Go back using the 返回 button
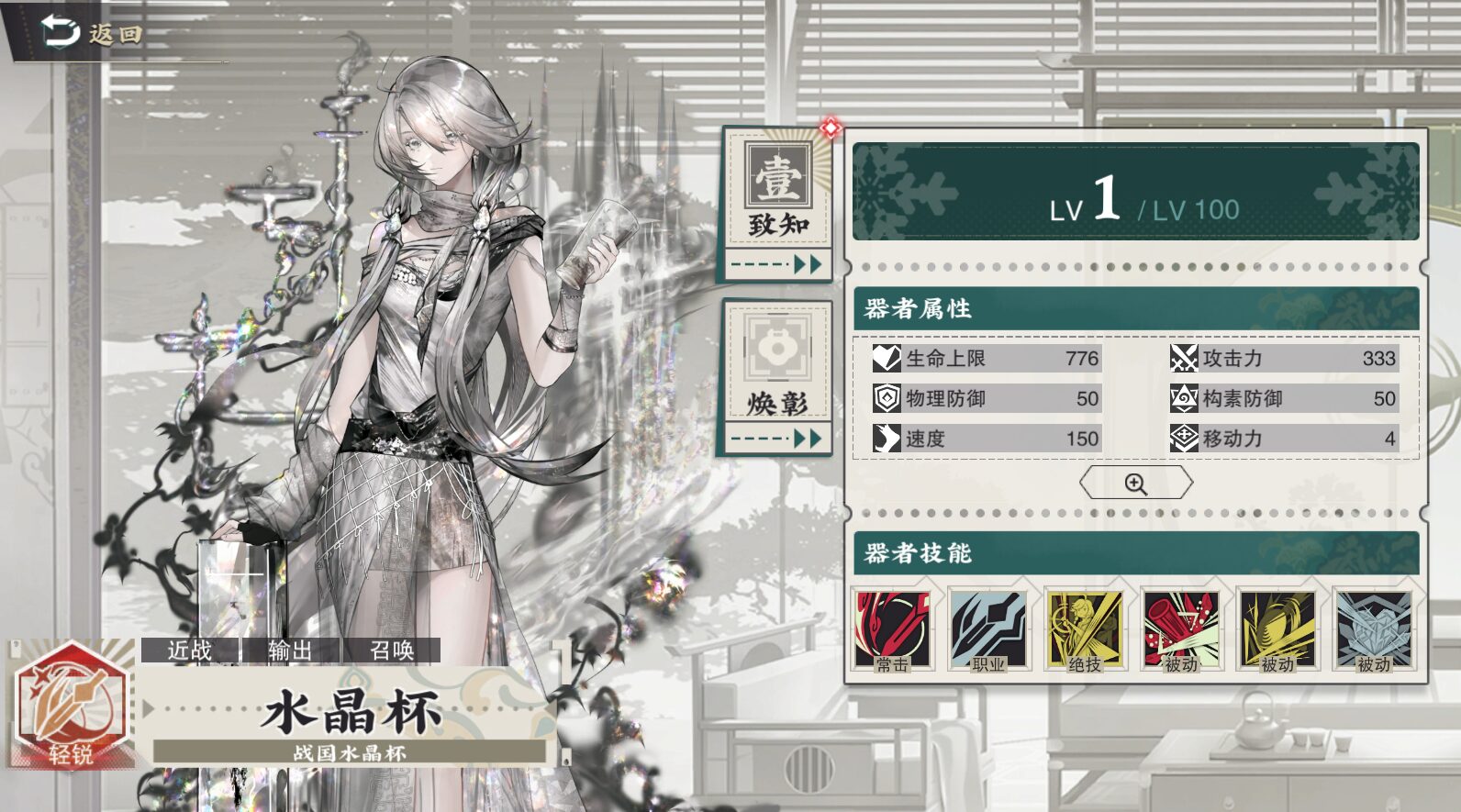The width and height of the screenshot is (1461, 812). pyautogui.click(x=92, y=33)
